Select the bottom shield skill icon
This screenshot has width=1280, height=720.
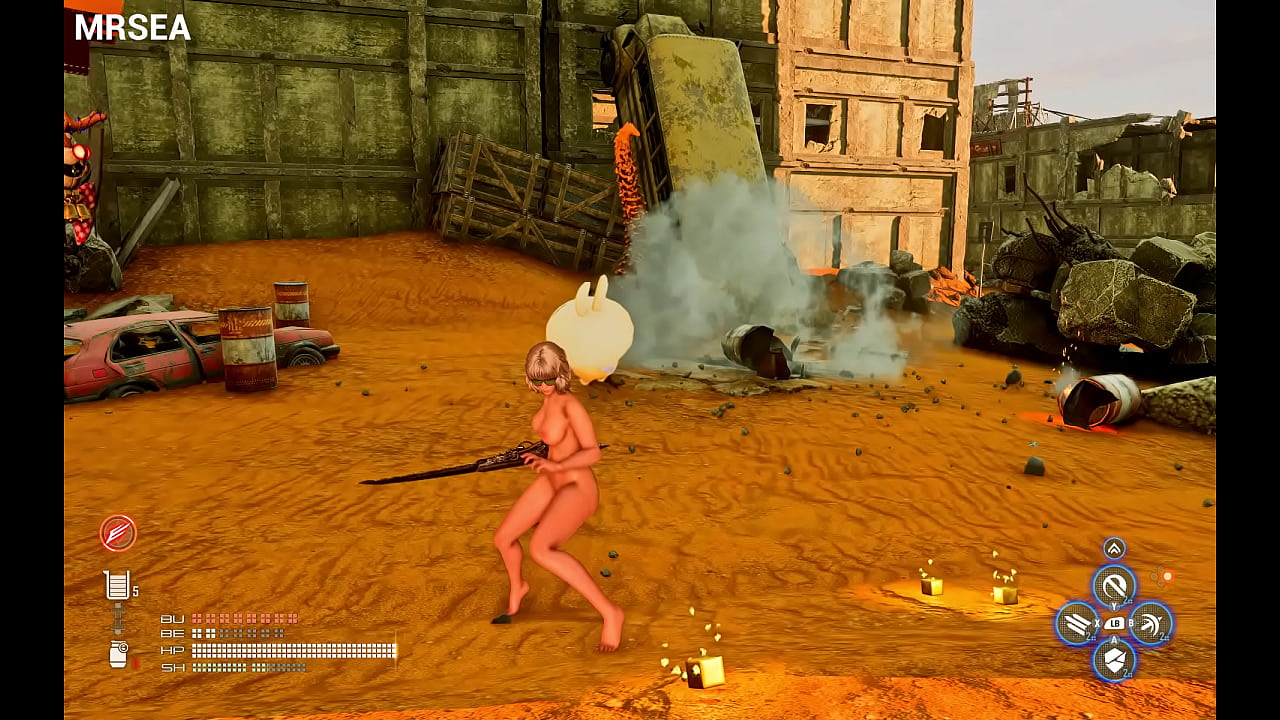[1113, 659]
